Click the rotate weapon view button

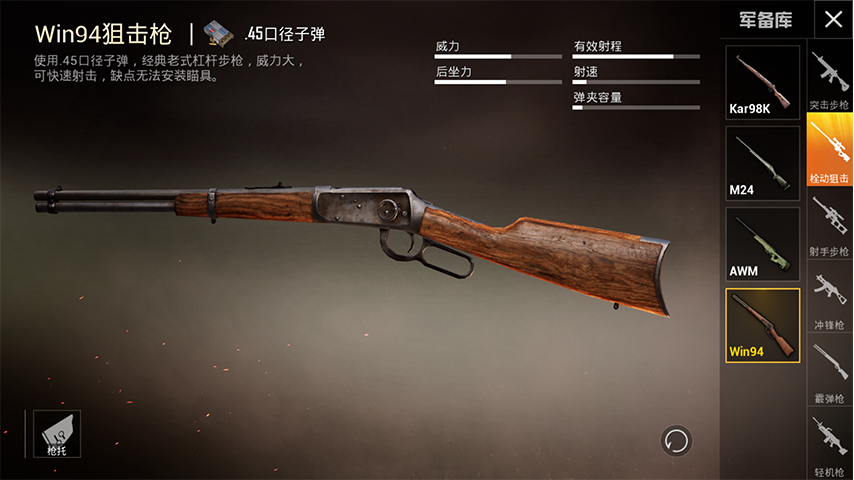tap(676, 440)
